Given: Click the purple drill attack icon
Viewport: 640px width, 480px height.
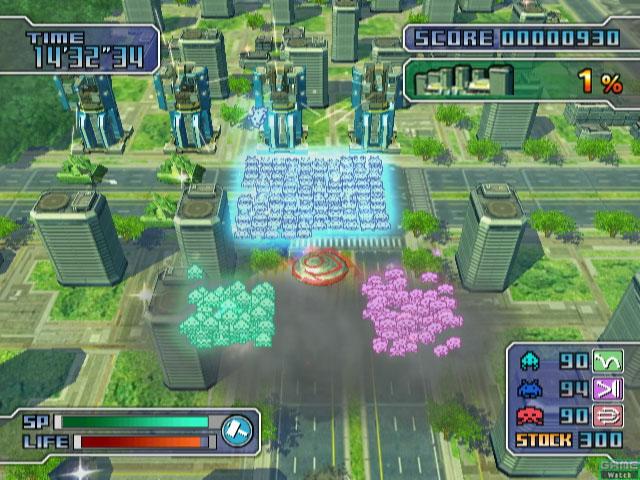Looking at the screenshot, I should pos(606,389).
